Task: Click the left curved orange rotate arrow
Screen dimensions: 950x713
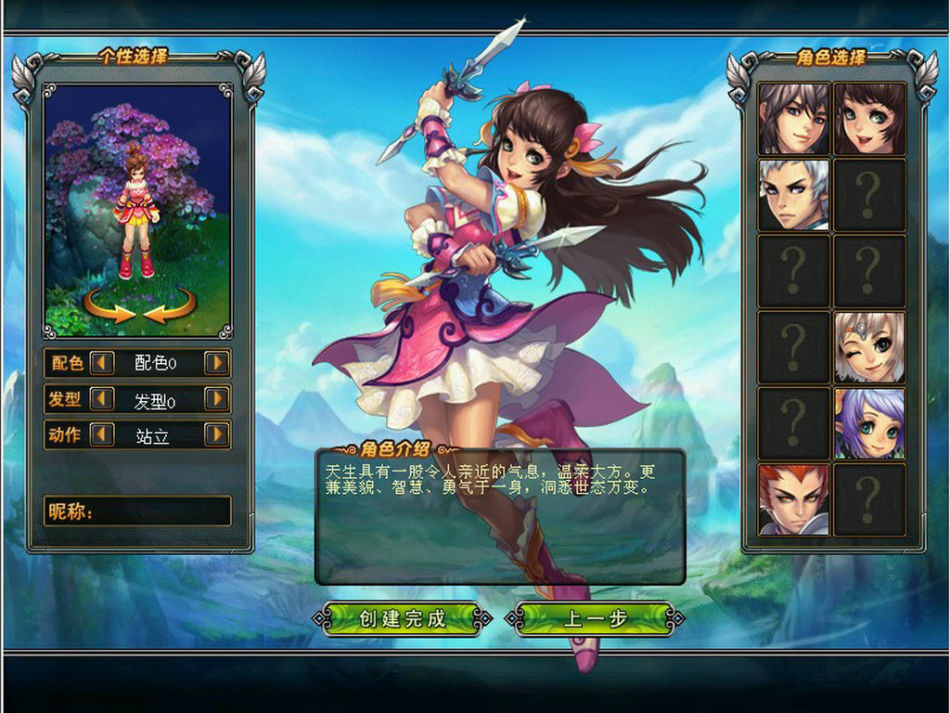Action: (x=109, y=305)
